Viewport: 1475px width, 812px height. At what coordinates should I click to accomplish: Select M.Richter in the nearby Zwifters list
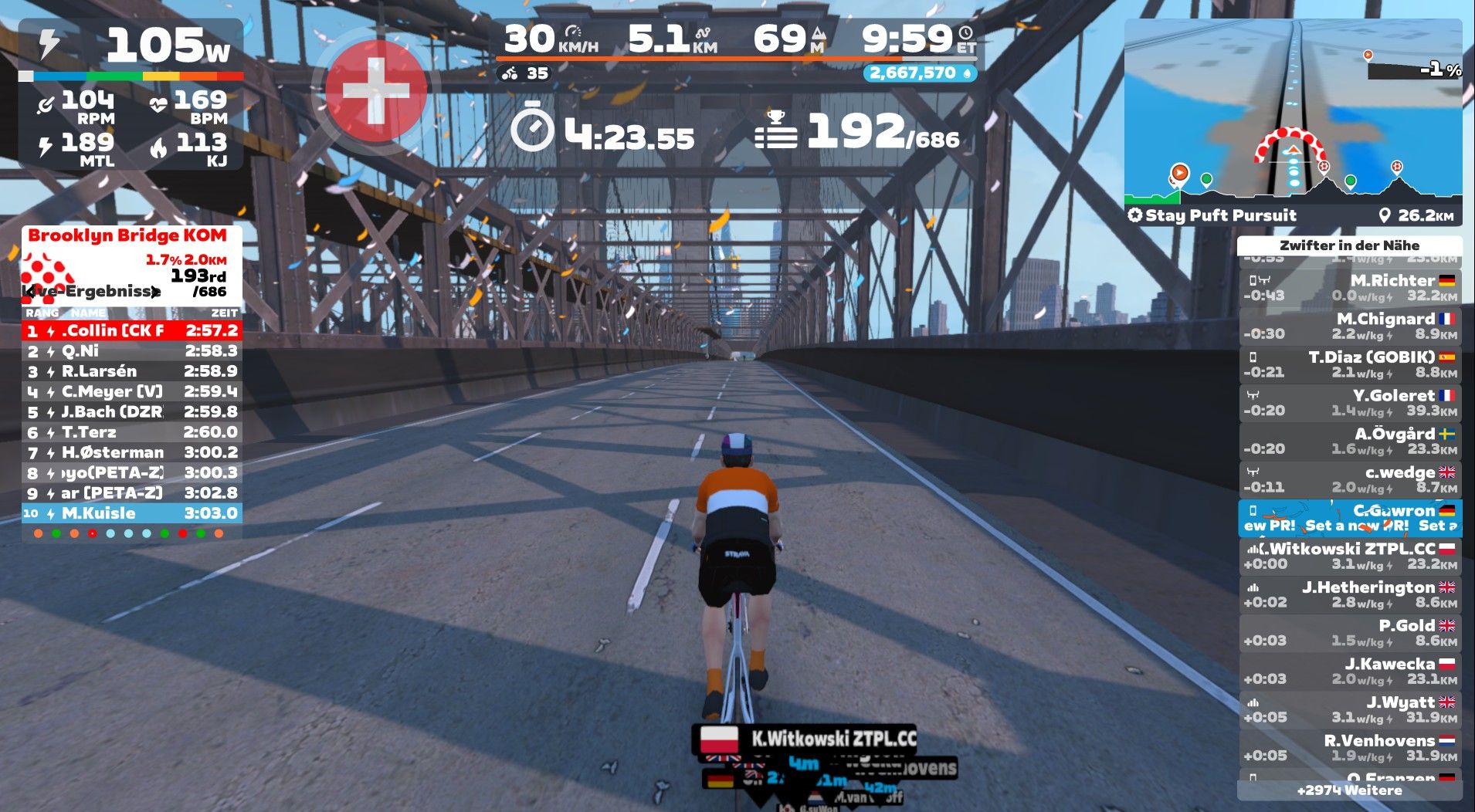[1349, 287]
